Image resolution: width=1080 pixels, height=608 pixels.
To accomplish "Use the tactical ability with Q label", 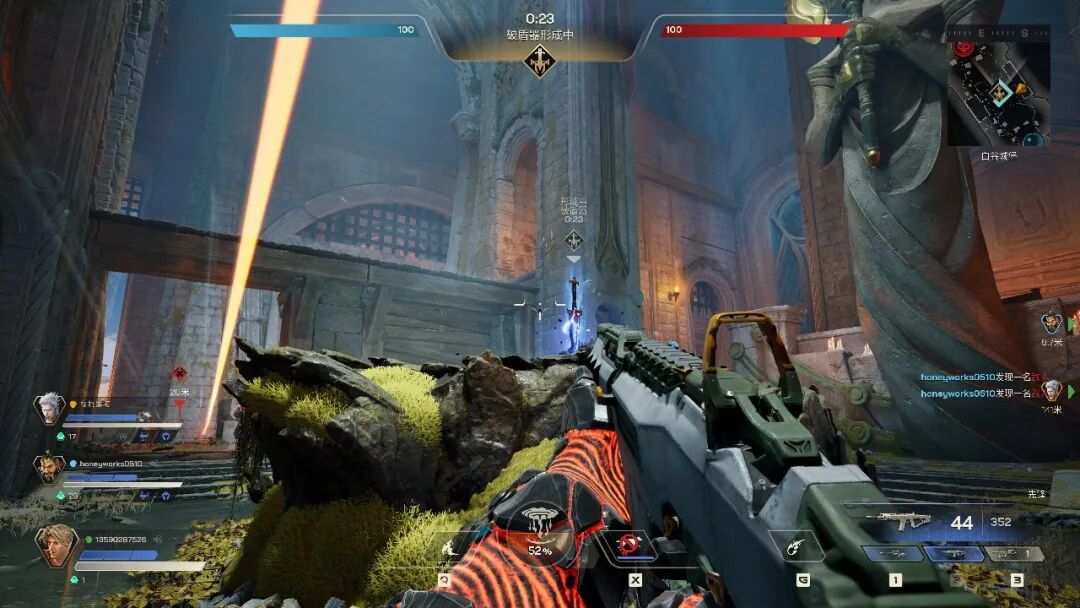I will point(445,548).
